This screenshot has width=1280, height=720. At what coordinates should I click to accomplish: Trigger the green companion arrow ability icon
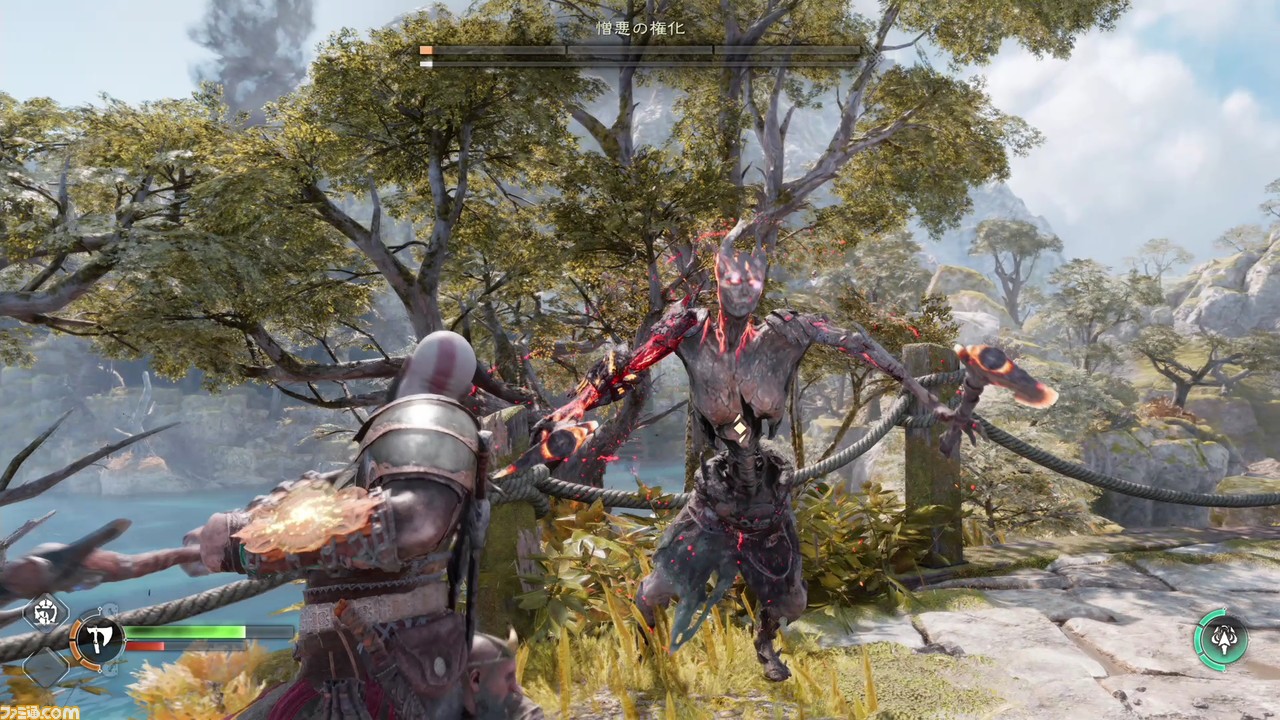point(1221,639)
